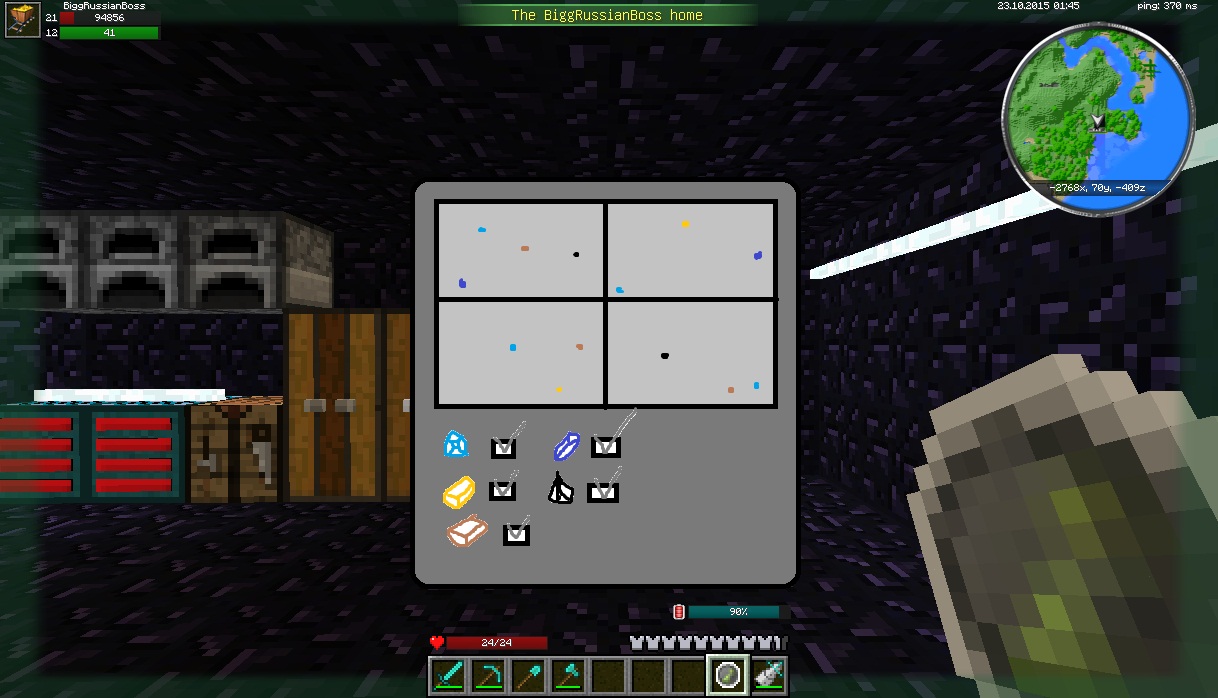Select the highlighted round scanner item slot

727,676
